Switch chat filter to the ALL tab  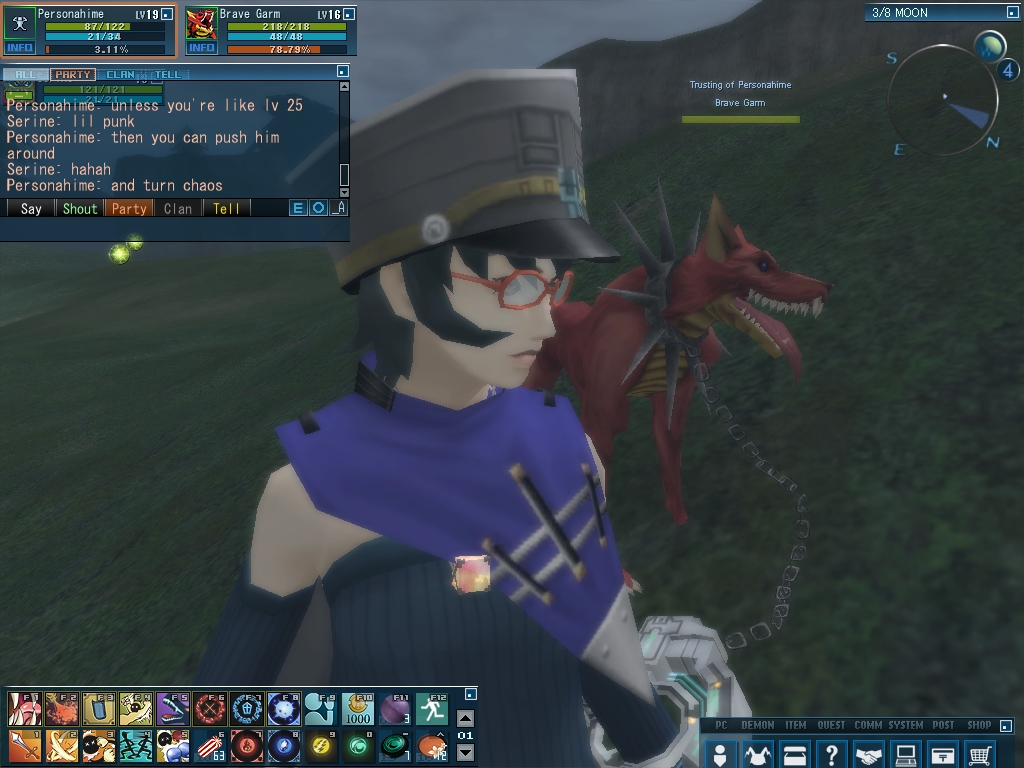pyautogui.click(x=23, y=75)
